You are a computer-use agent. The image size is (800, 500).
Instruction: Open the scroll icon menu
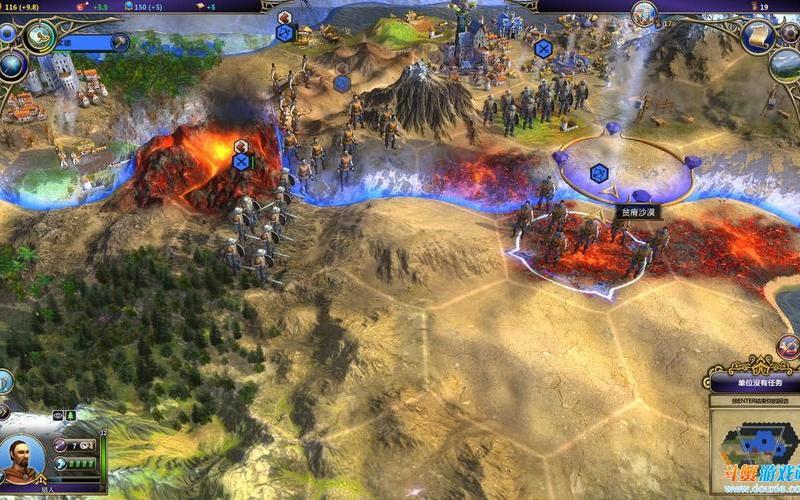[758, 36]
